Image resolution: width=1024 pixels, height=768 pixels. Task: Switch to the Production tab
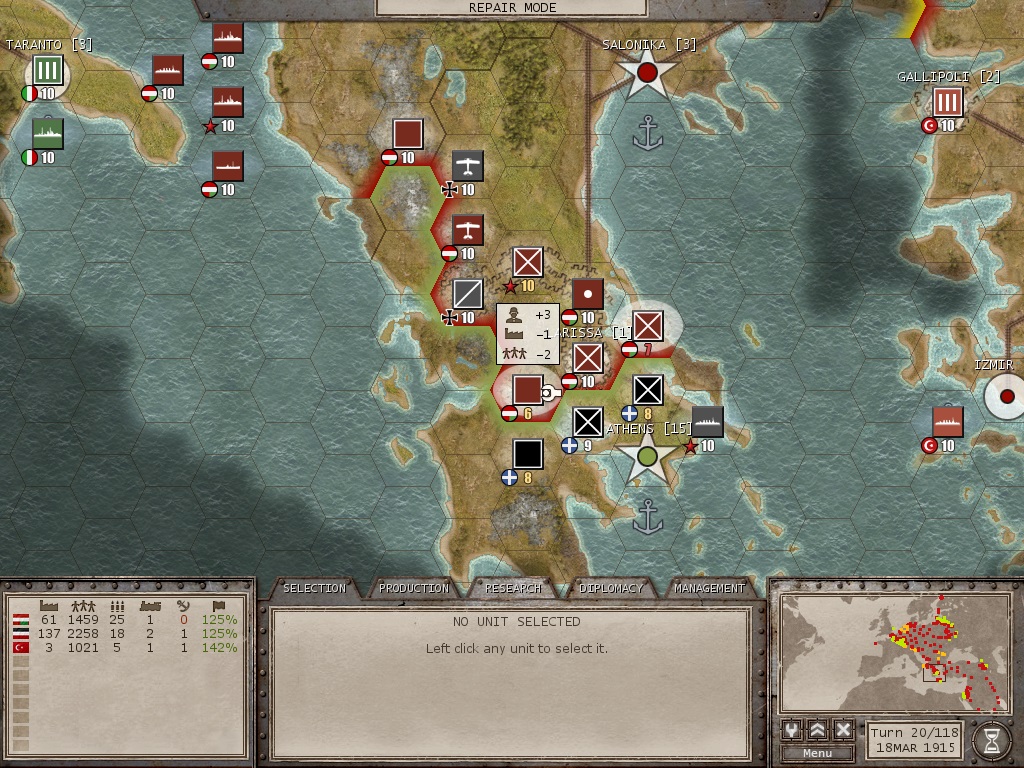coord(414,588)
